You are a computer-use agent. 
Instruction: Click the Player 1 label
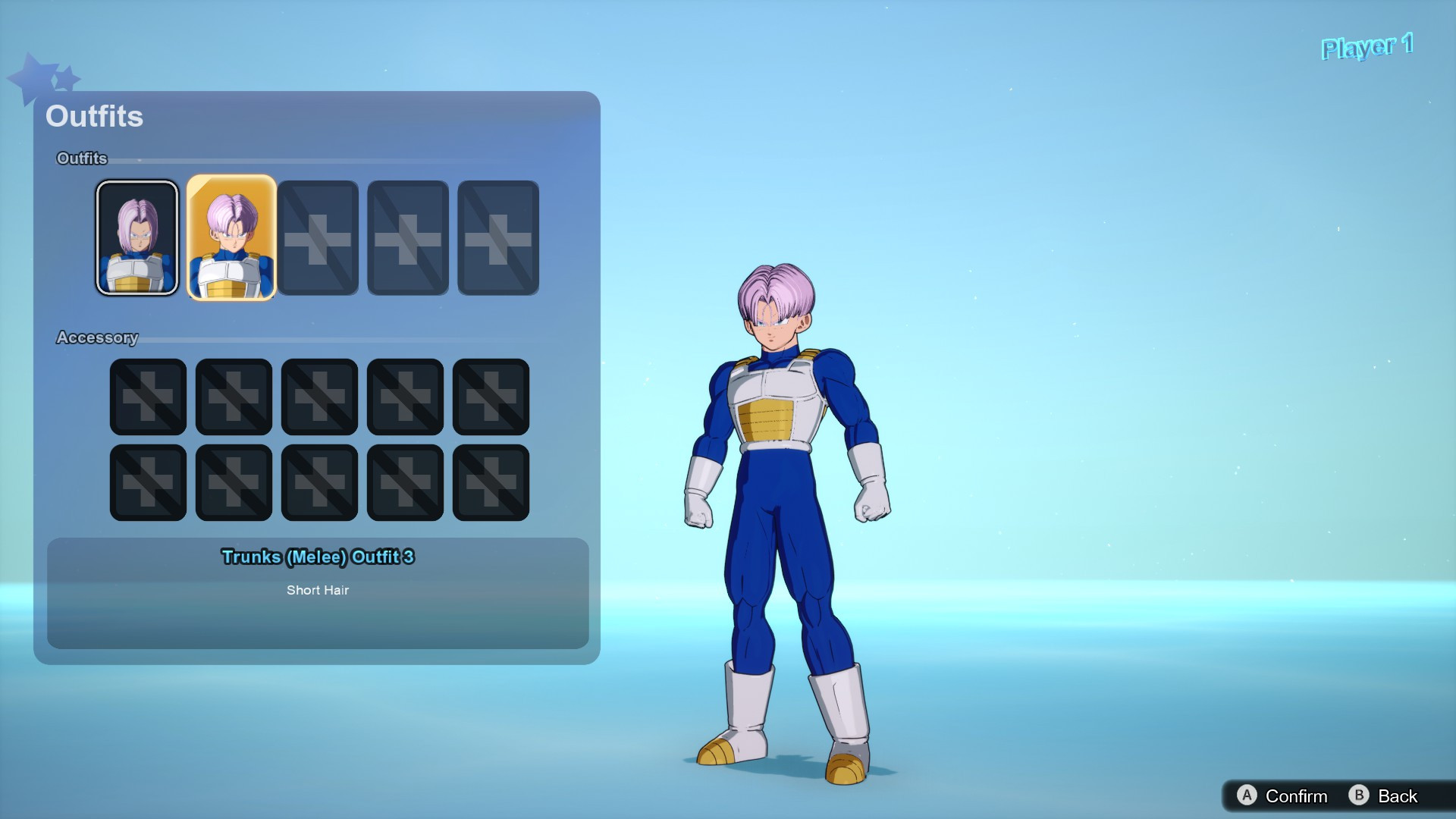pyautogui.click(x=1367, y=45)
